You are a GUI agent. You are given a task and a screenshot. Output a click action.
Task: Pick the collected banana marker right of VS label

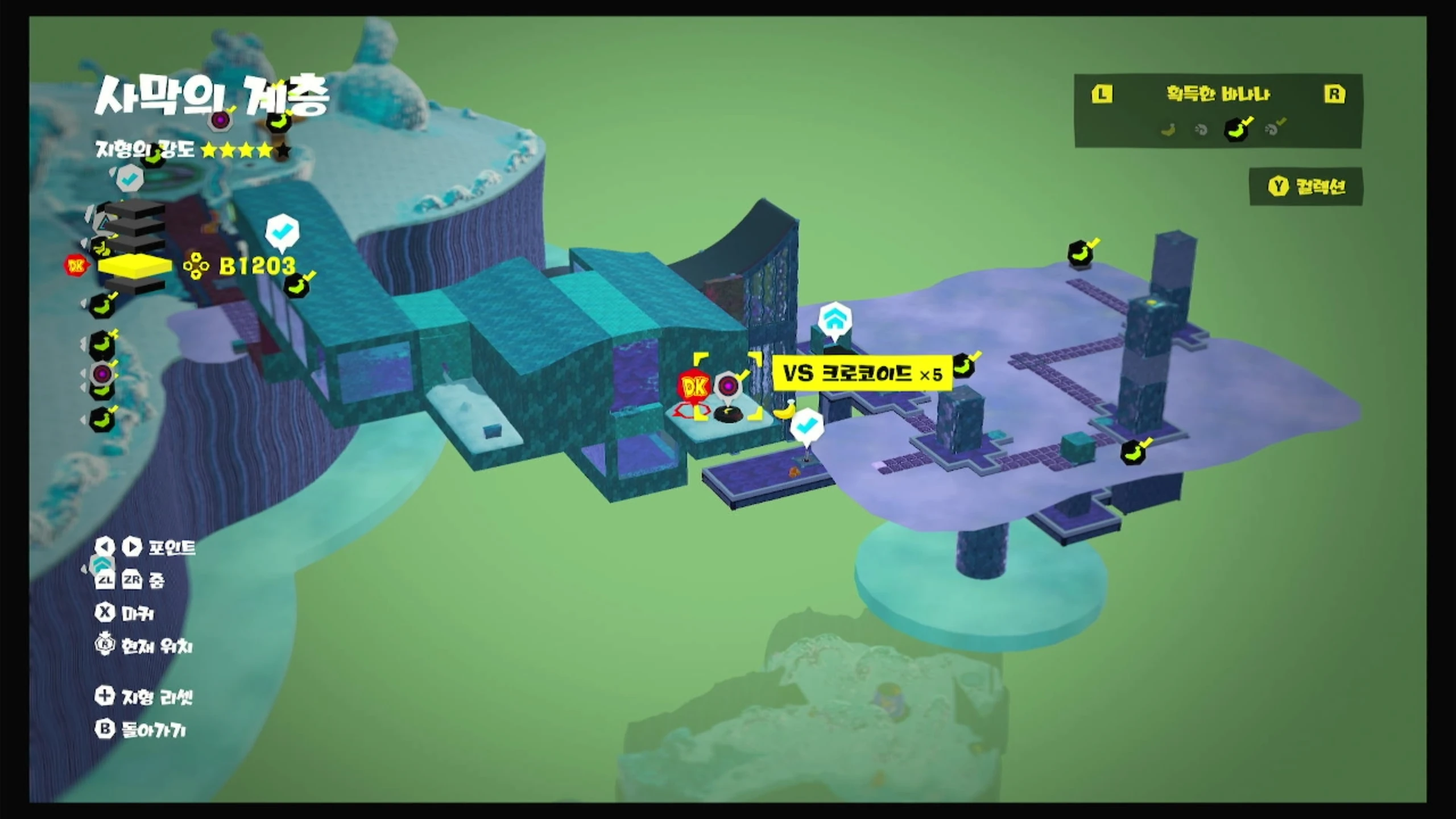[x=963, y=365]
